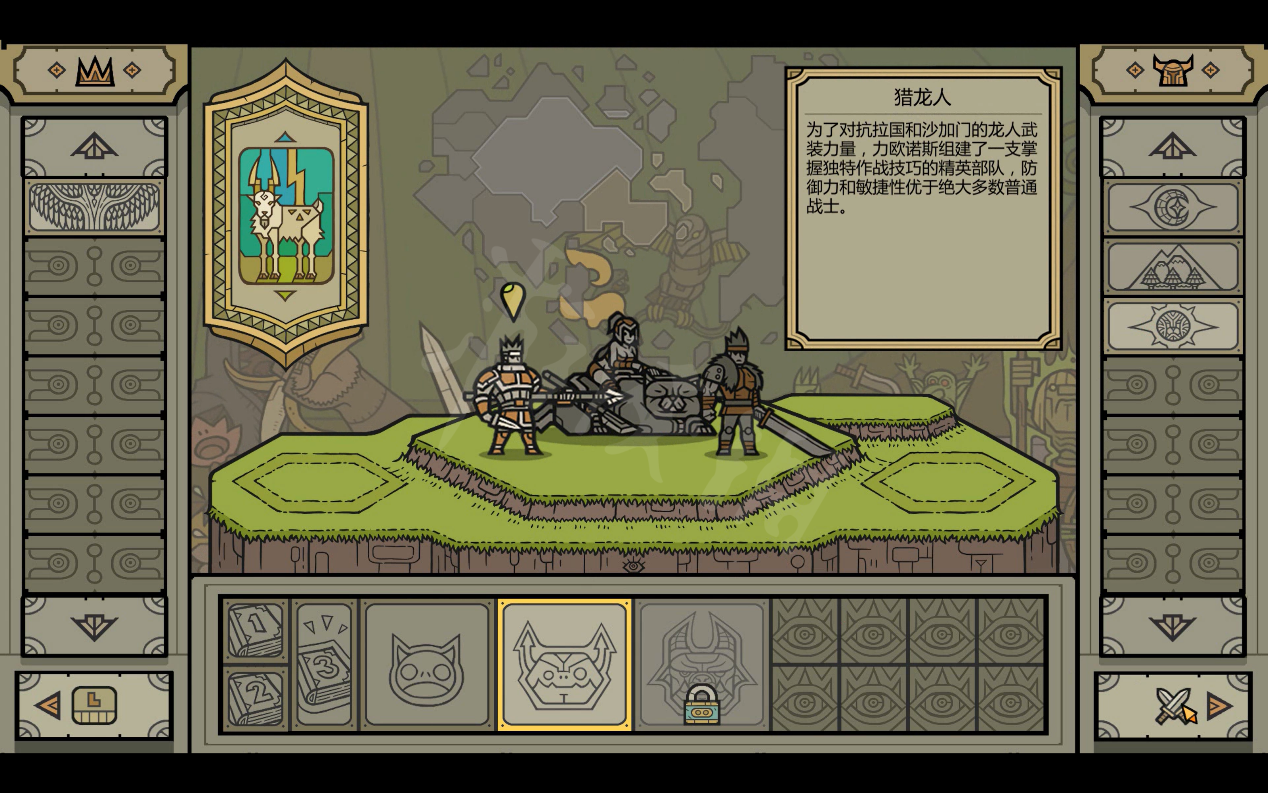Open book number 2

coord(256,699)
